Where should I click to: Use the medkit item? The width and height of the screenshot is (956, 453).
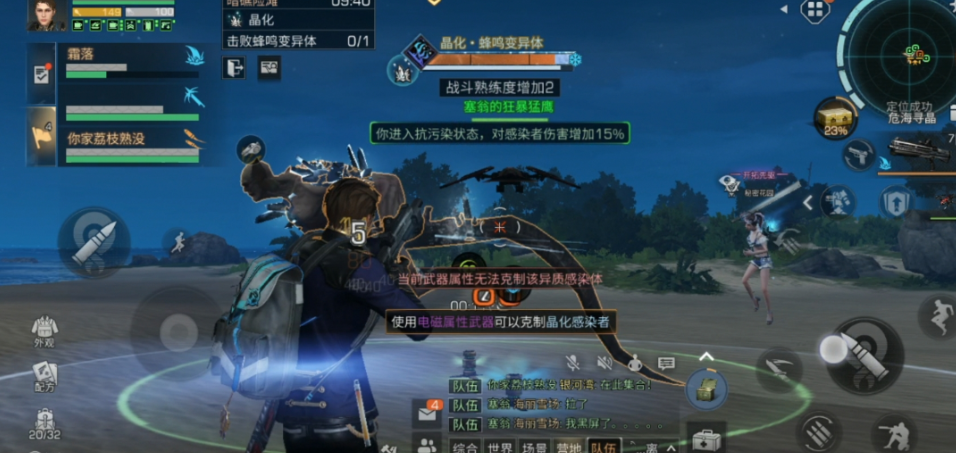[707, 438]
